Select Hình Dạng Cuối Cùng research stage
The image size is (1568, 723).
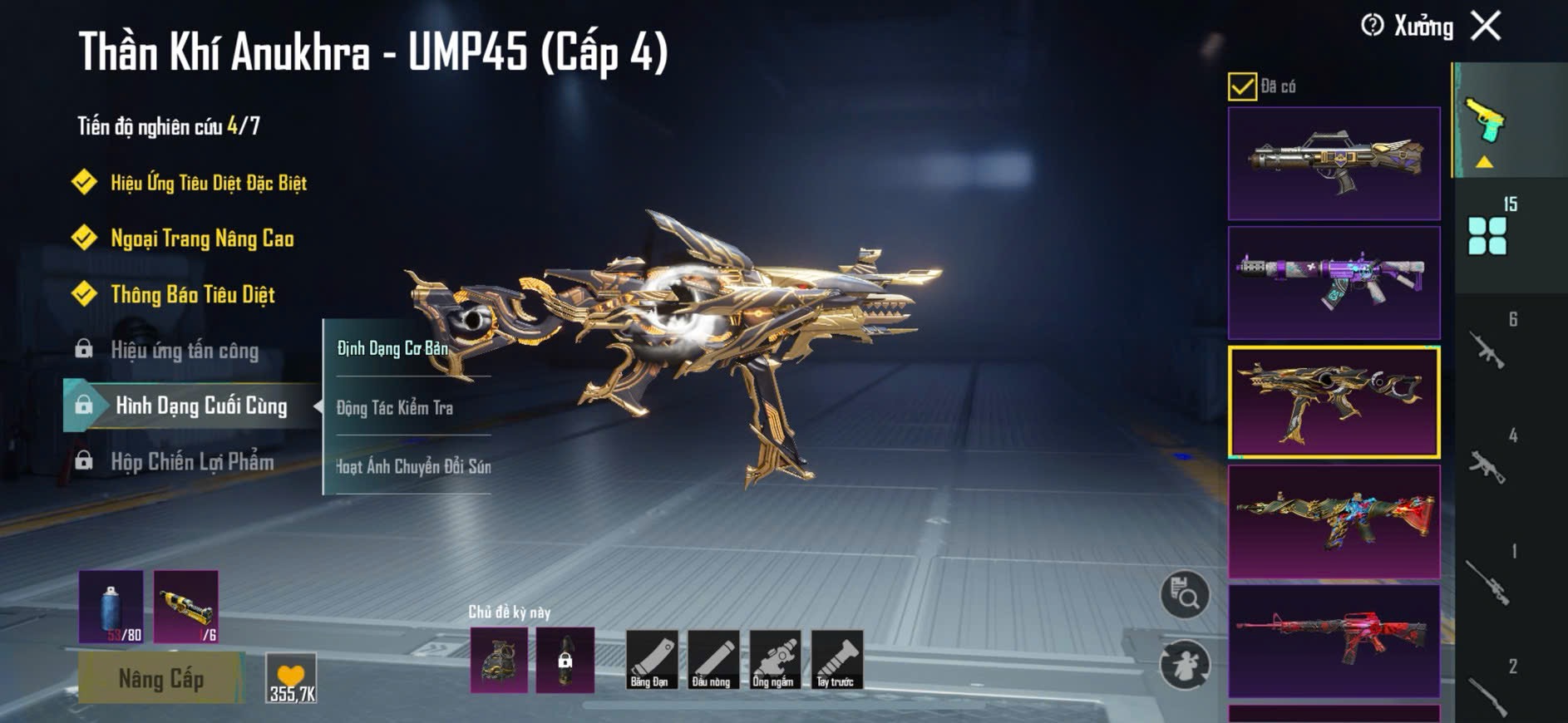pyautogui.click(x=200, y=406)
